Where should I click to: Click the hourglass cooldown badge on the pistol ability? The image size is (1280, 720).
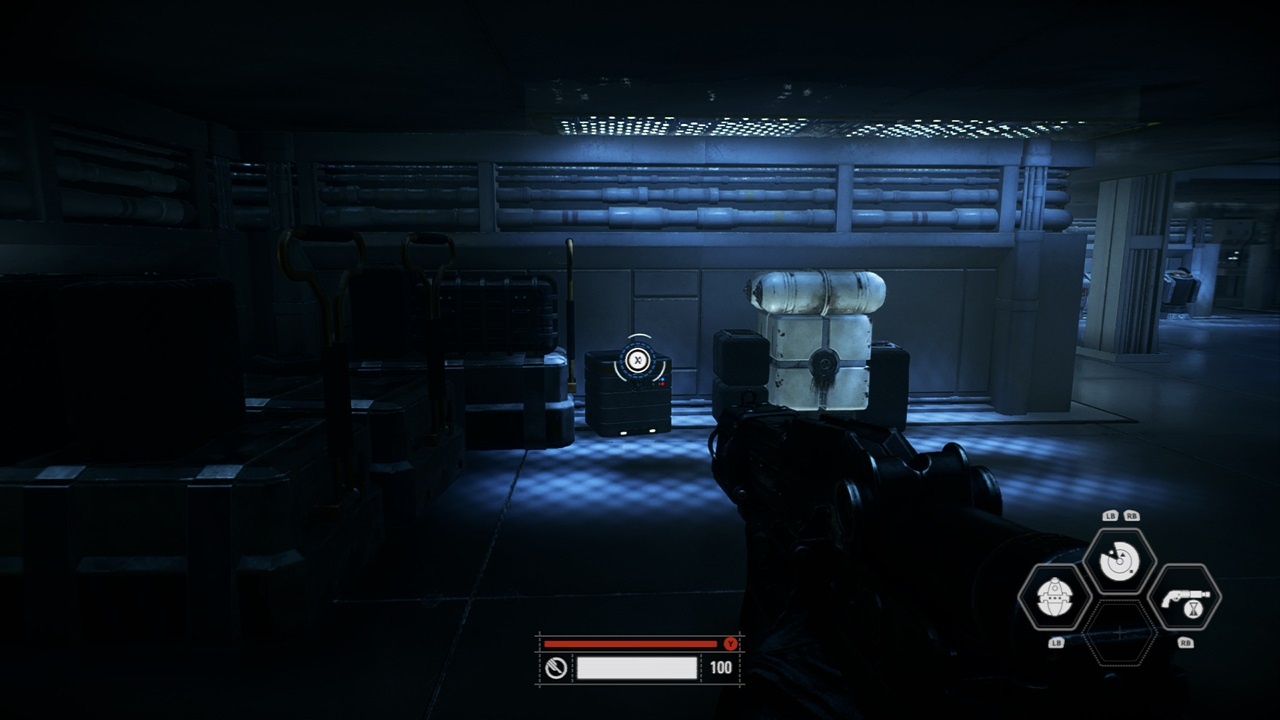click(x=1193, y=610)
